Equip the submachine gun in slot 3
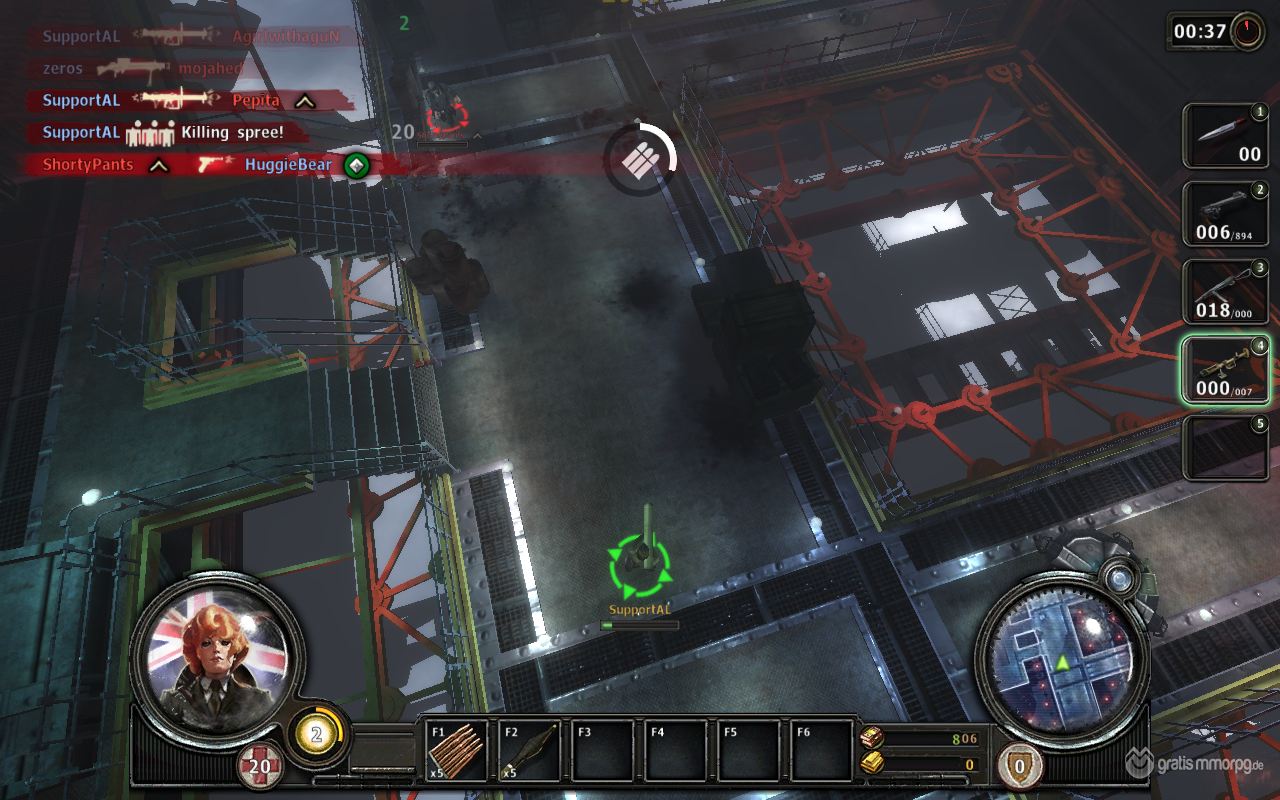1280x800 pixels. tap(1226, 292)
